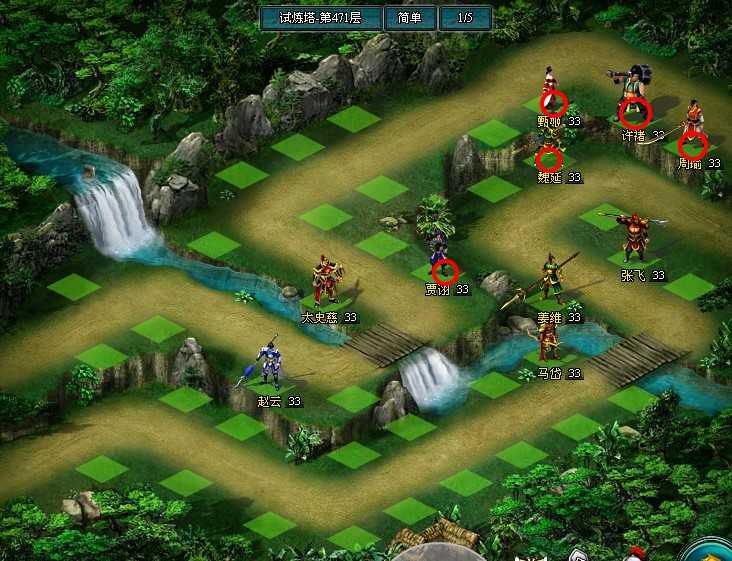Viewport: 732px width, 561px height.
Task: Select the Ma Dai (马岱) hero tower
Action: [548, 340]
